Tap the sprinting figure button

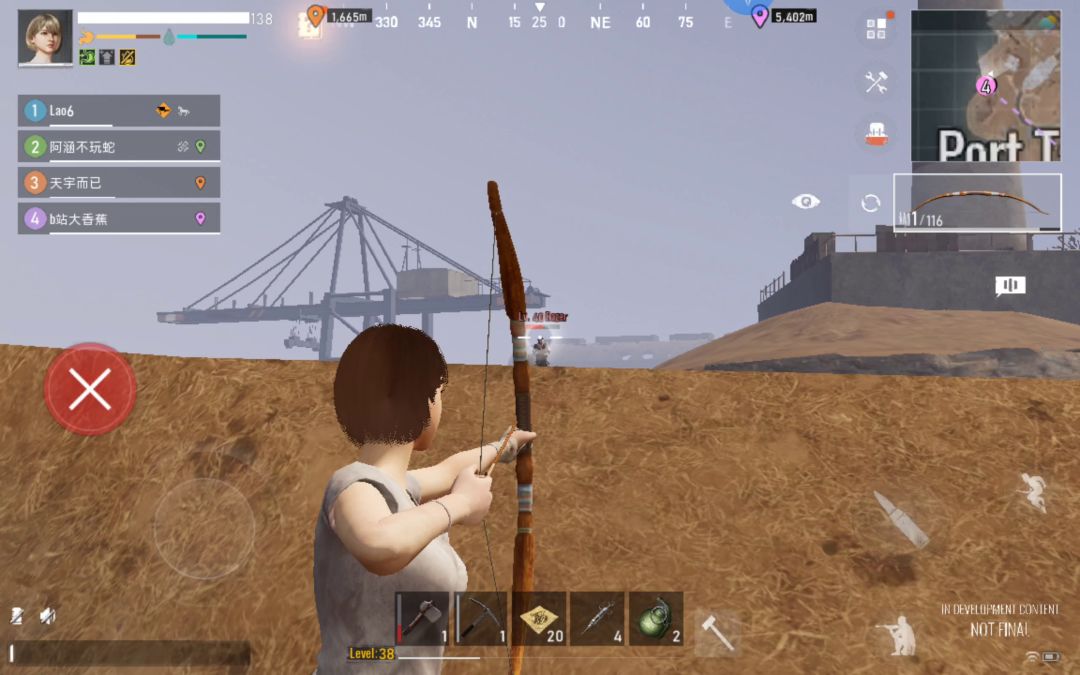click(x=1031, y=491)
